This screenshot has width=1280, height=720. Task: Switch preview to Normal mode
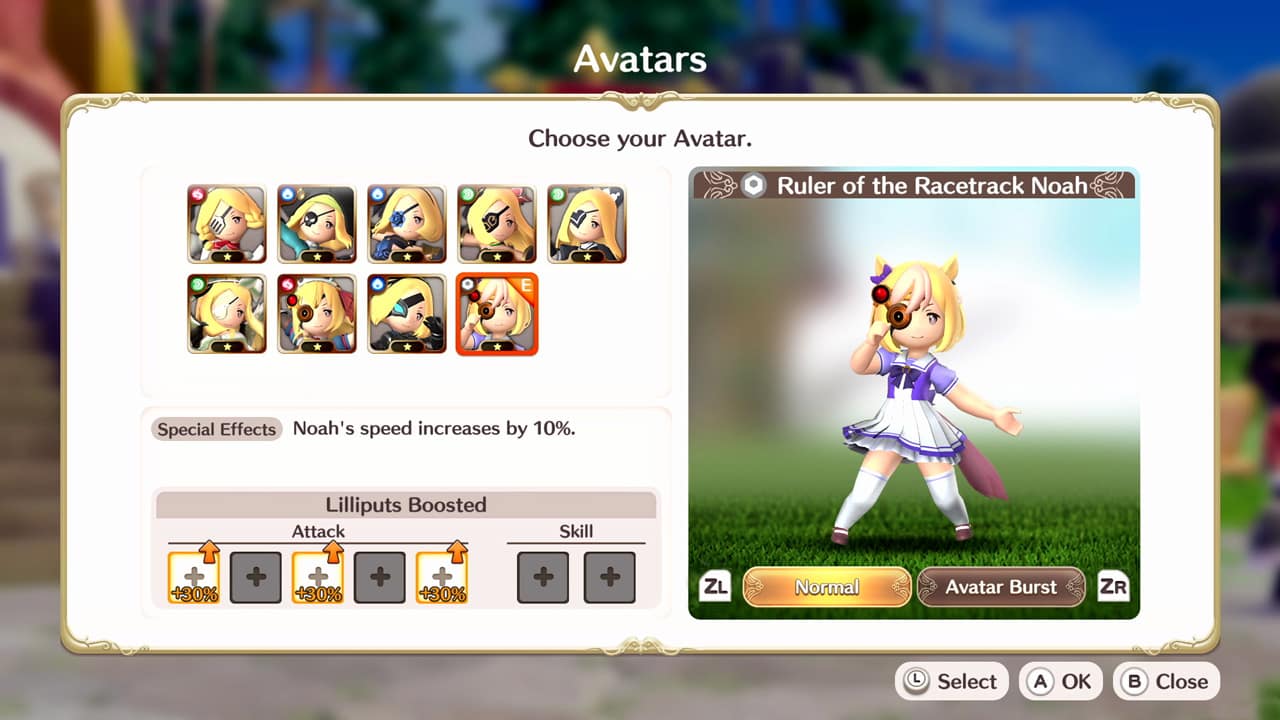point(827,587)
